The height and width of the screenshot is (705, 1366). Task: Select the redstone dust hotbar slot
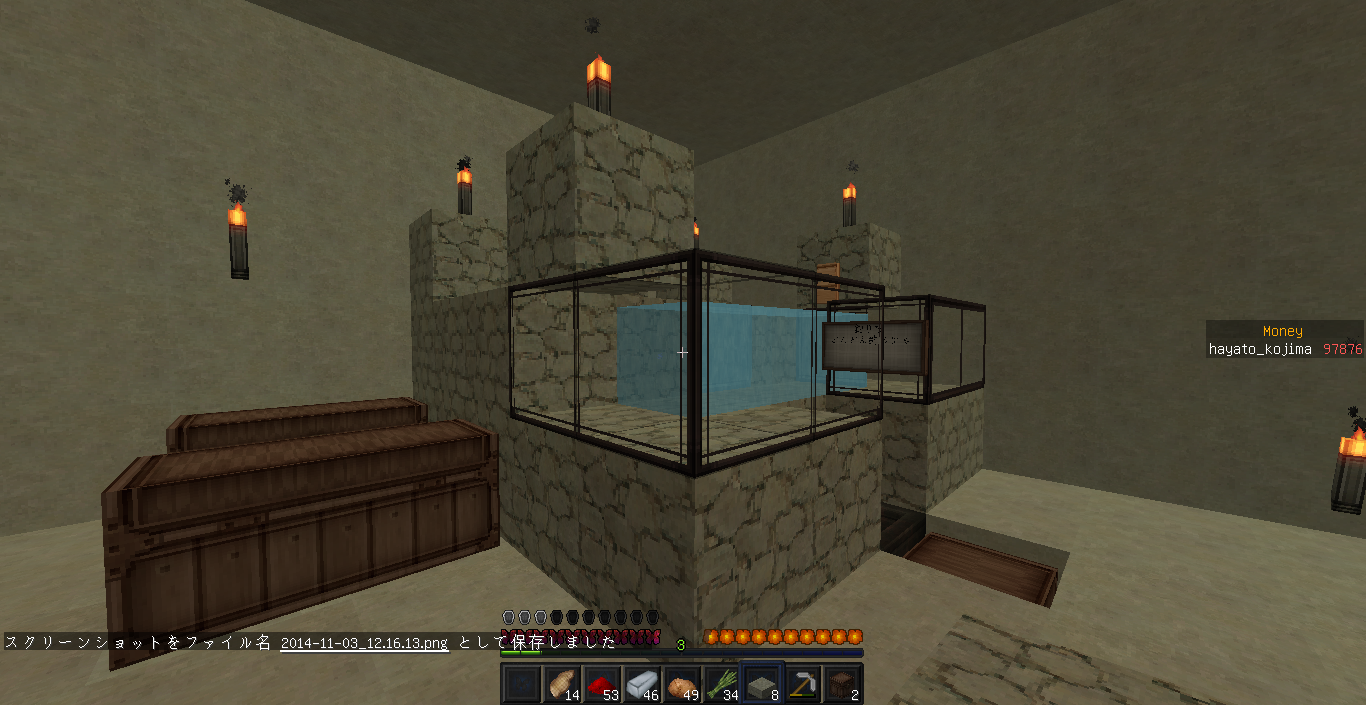(x=601, y=685)
